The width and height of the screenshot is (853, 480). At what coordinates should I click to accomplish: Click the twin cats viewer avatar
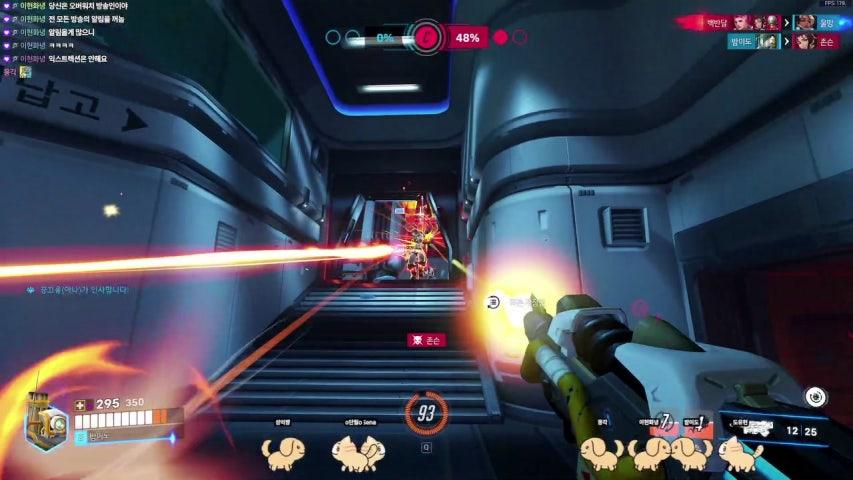[358, 454]
